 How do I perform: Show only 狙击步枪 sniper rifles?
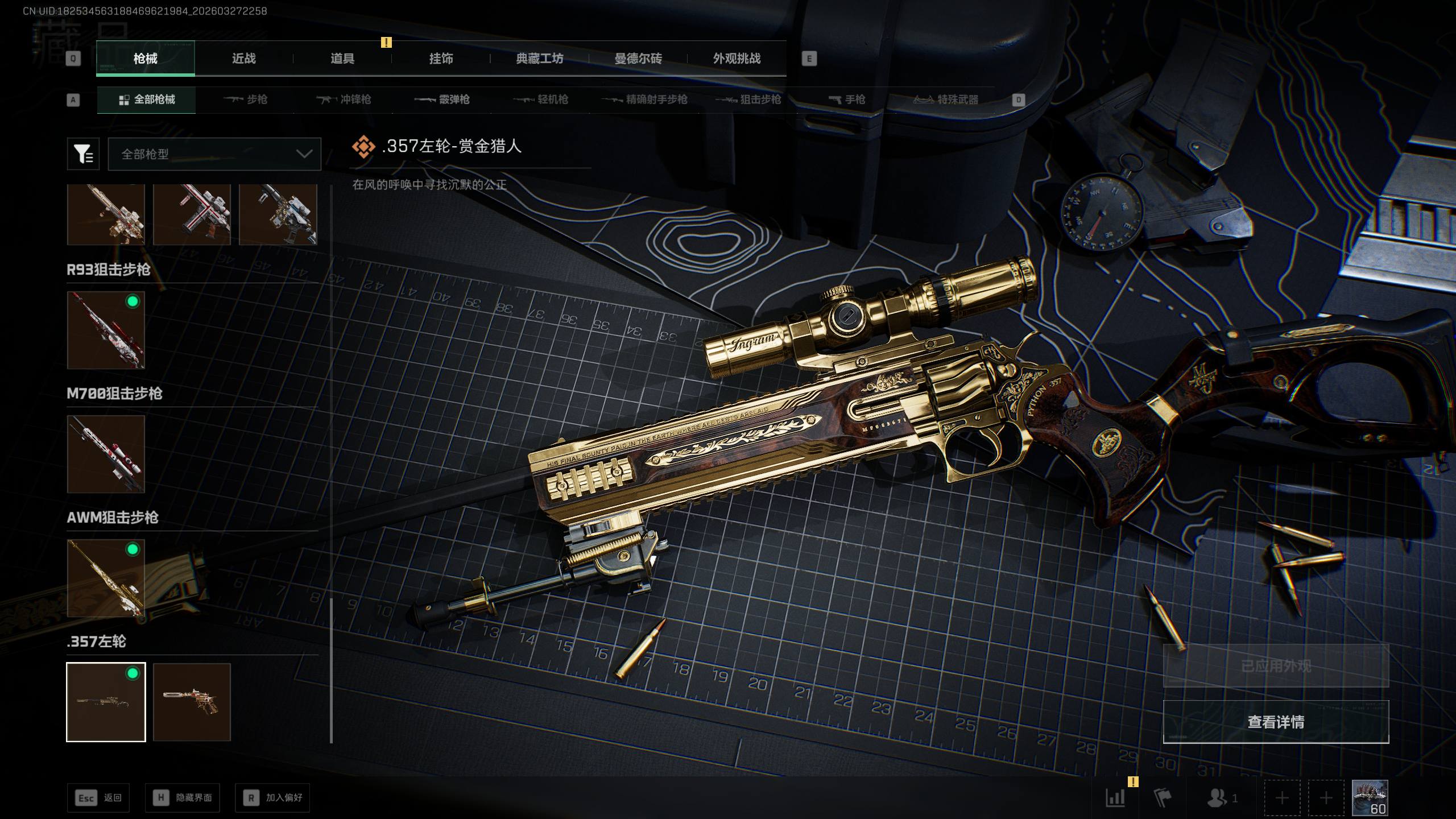point(748,100)
